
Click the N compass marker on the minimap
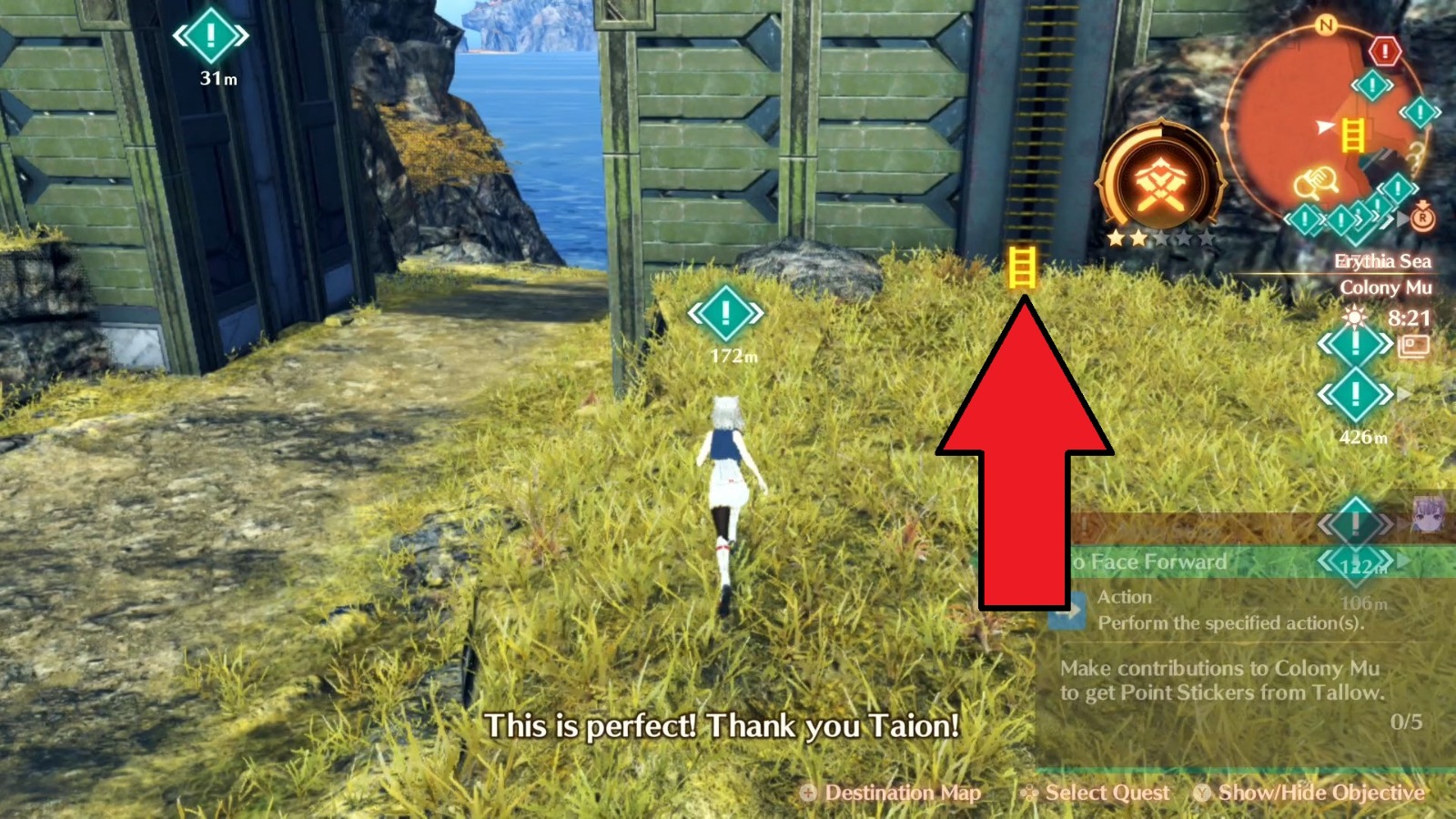coord(1325,25)
